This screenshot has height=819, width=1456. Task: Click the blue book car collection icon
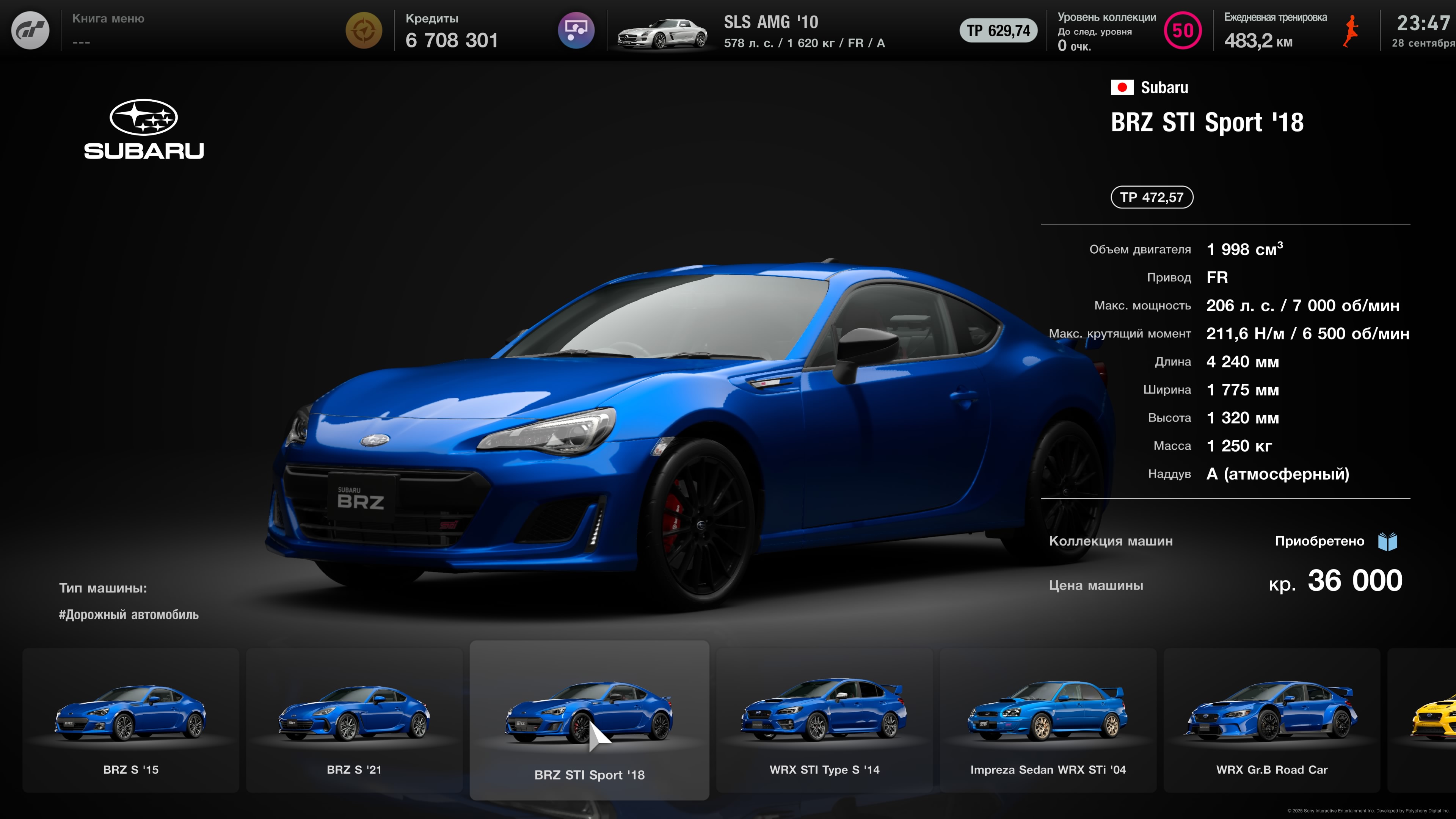(x=1388, y=541)
